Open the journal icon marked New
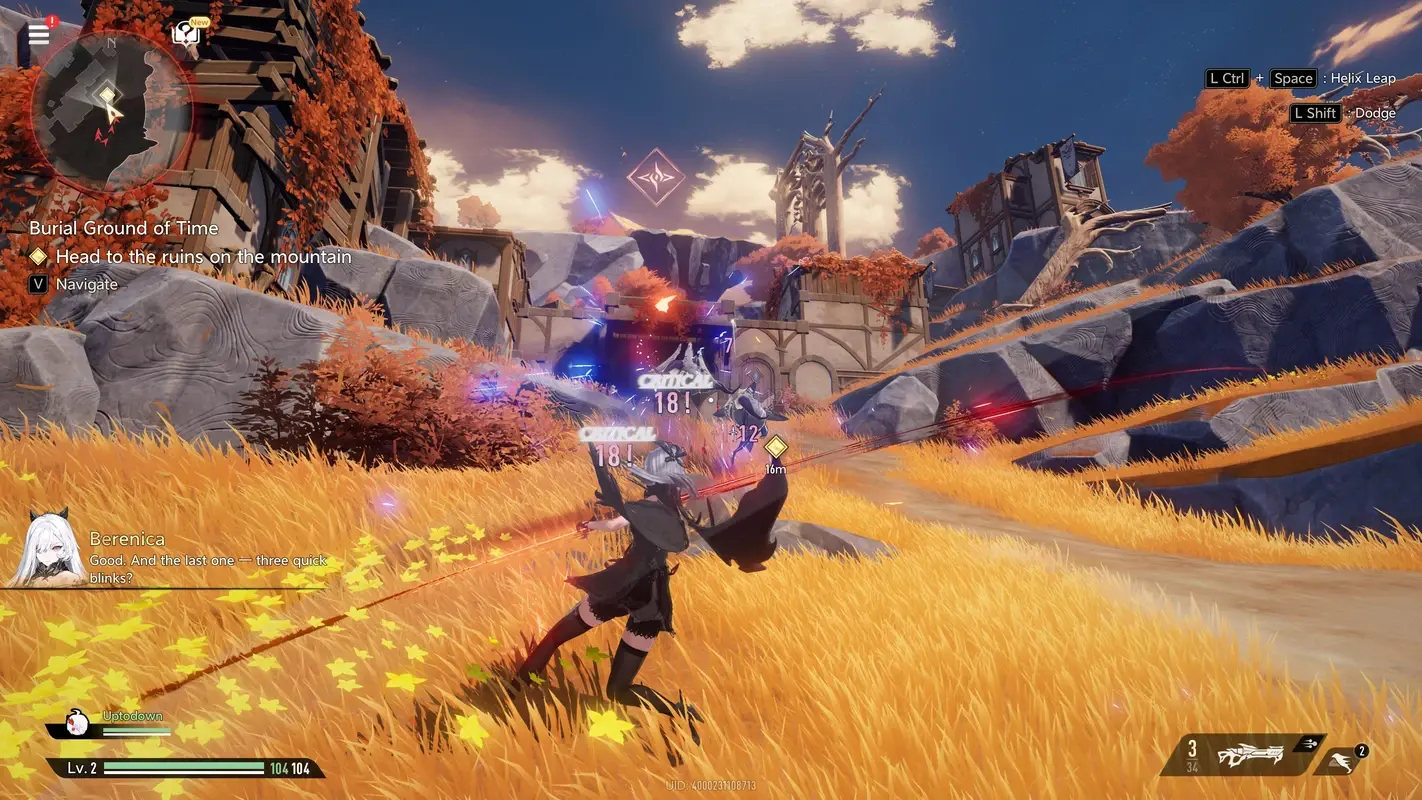 (x=185, y=32)
